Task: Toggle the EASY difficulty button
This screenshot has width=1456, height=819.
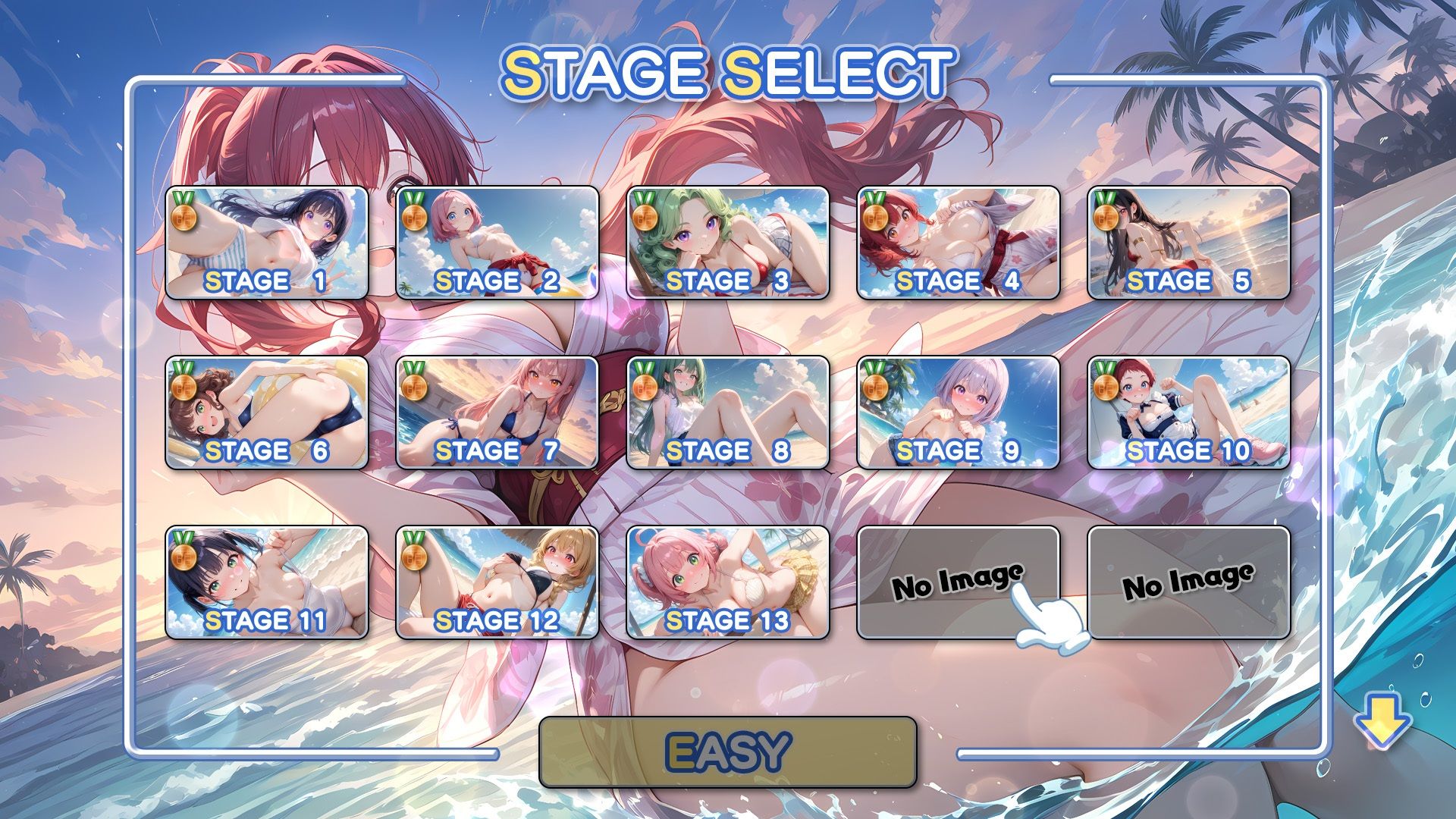Action: [727, 752]
